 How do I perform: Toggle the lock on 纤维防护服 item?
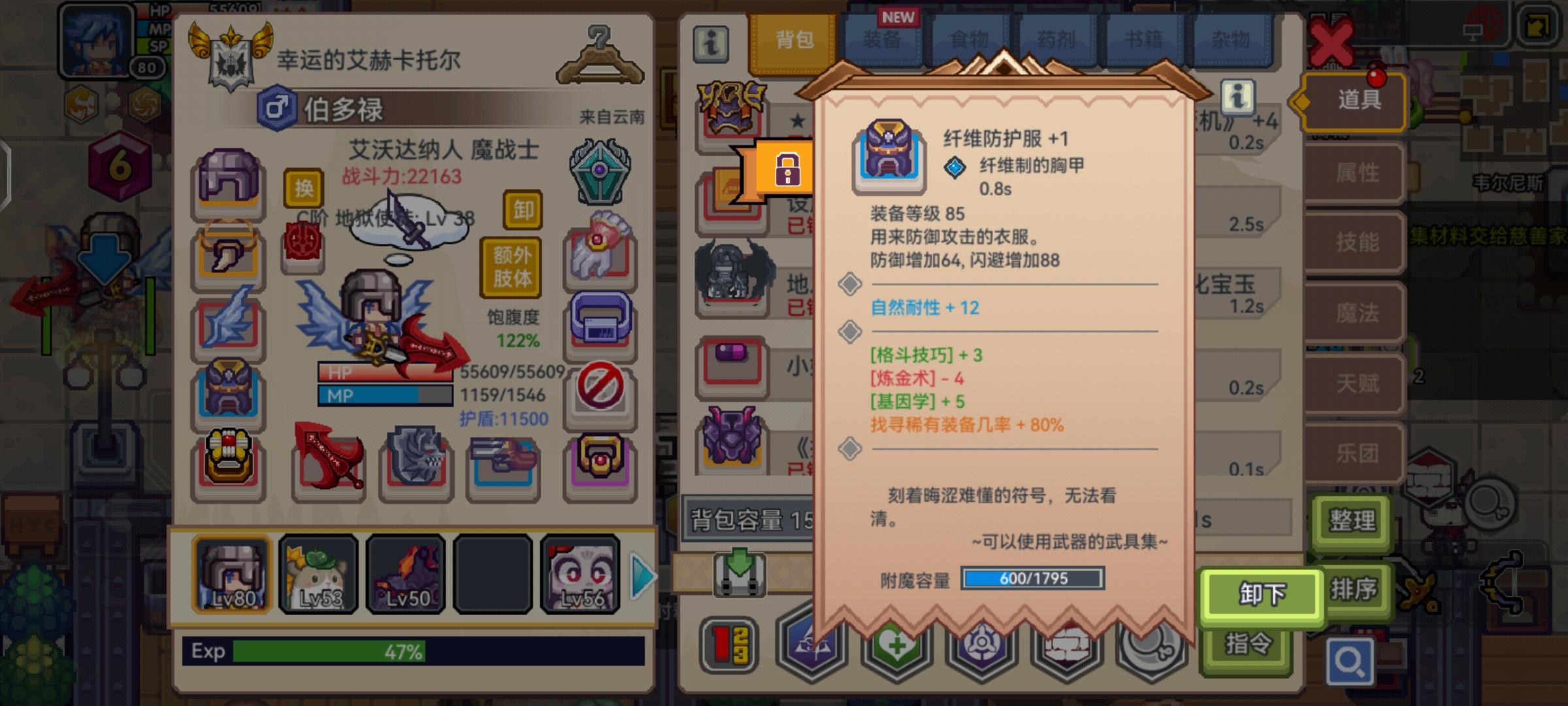[789, 168]
